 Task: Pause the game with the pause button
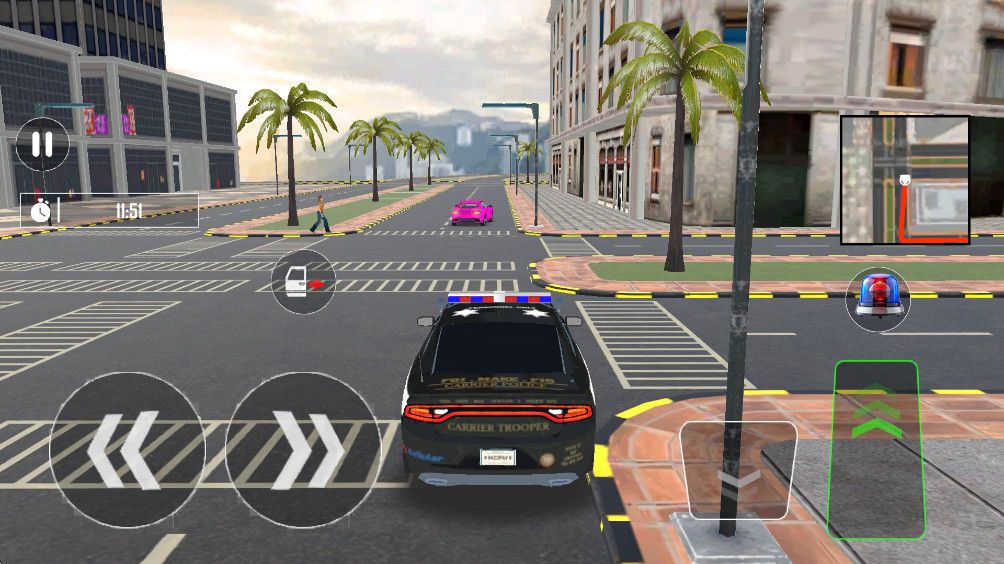pyautogui.click(x=42, y=144)
